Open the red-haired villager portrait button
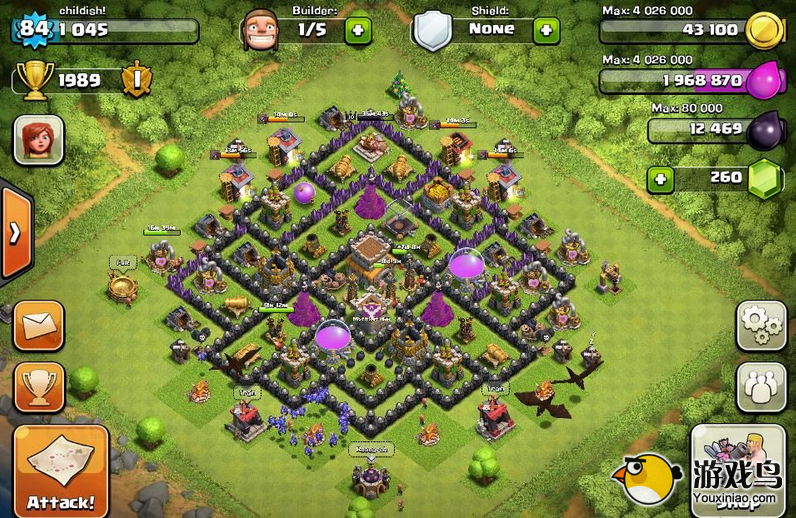Viewport: 796px width, 518px height. click(39, 139)
